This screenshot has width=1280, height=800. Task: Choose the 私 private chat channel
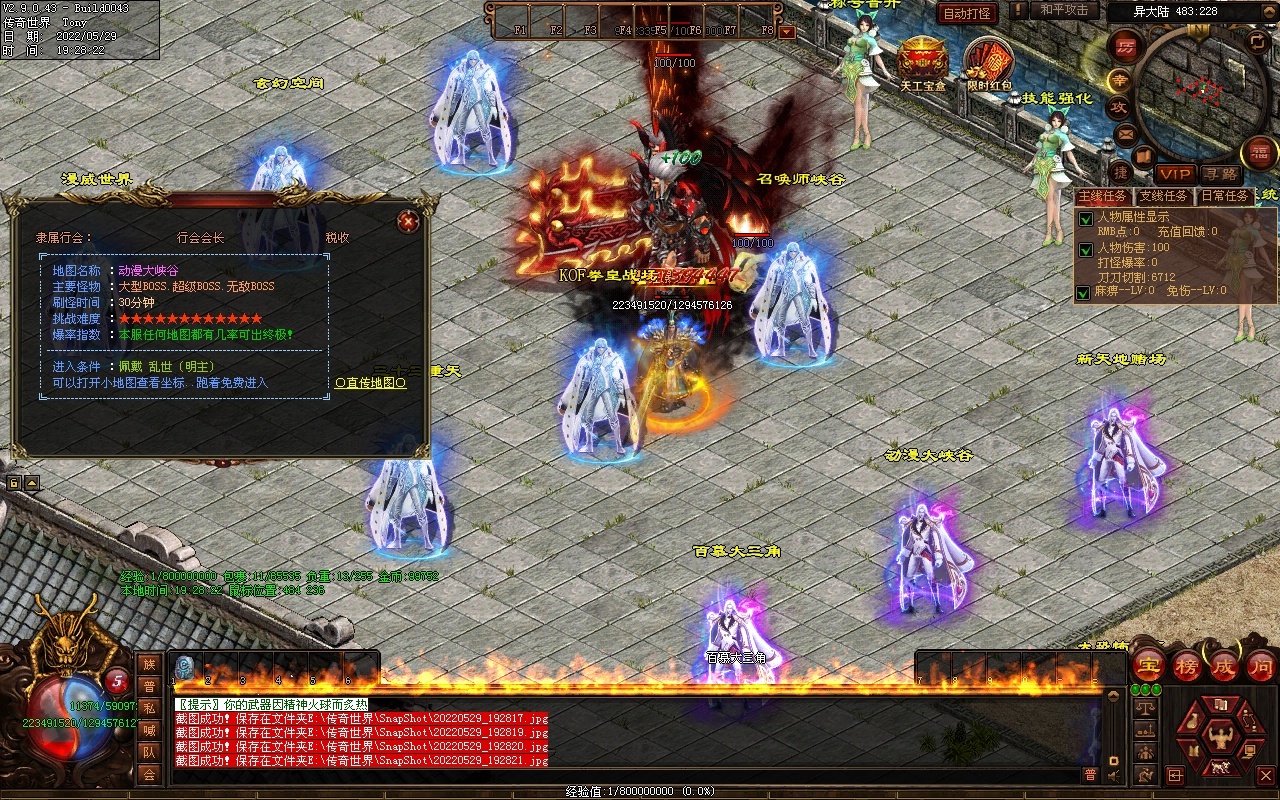click(149, 708)
